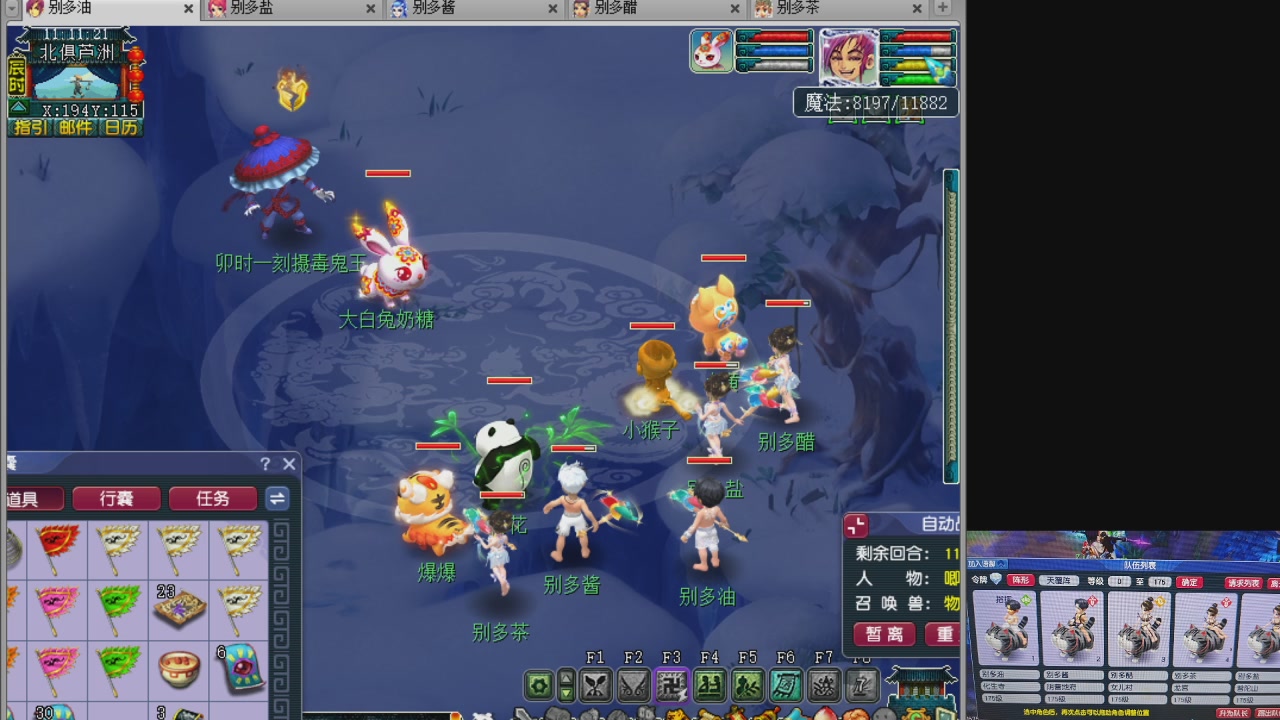1280x720 pixels.
Task: Open help via the question mark on the inventory panel
Action: coord(264,464)
